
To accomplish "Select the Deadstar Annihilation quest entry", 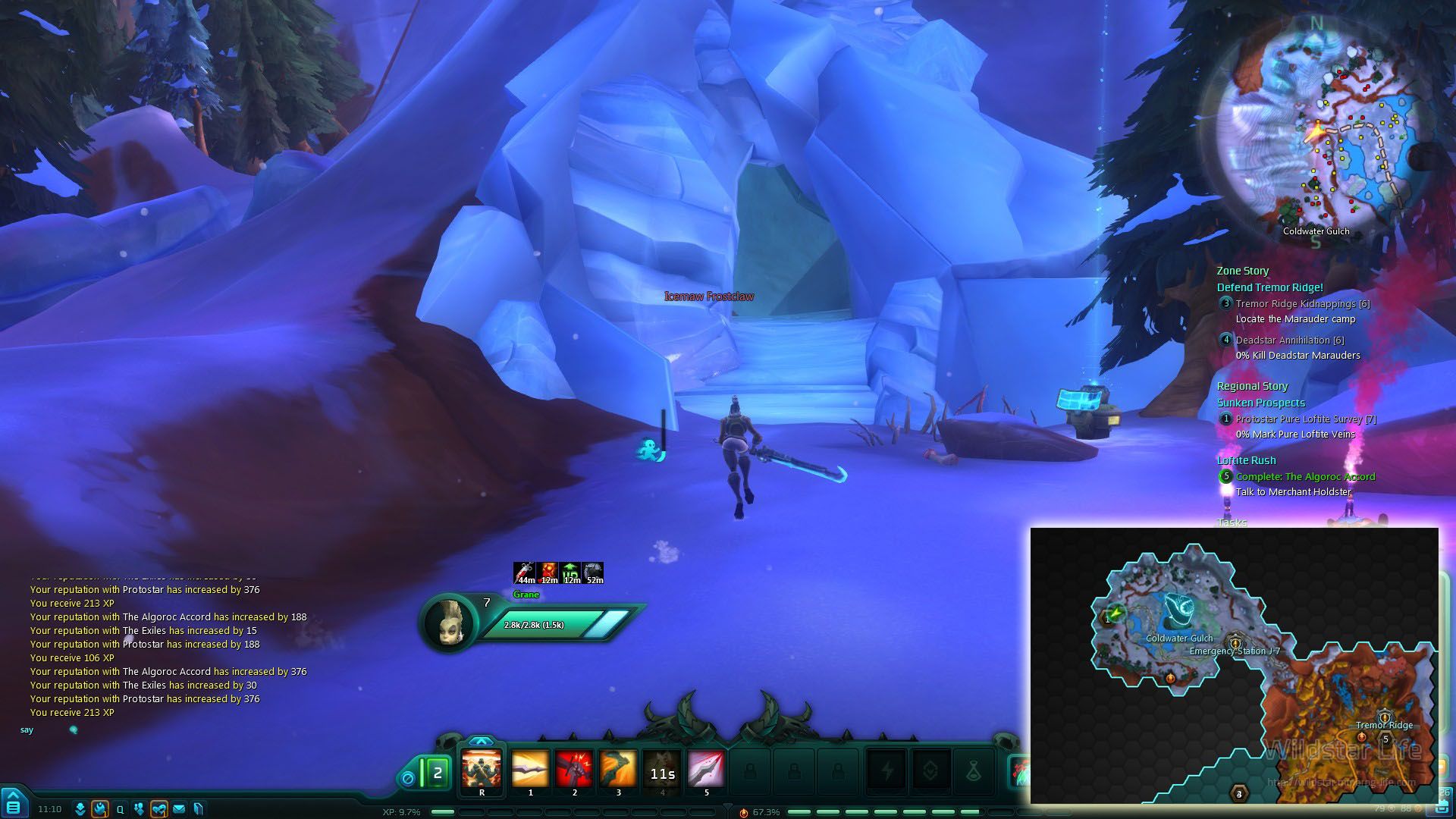I will (x=1289, y=340).
